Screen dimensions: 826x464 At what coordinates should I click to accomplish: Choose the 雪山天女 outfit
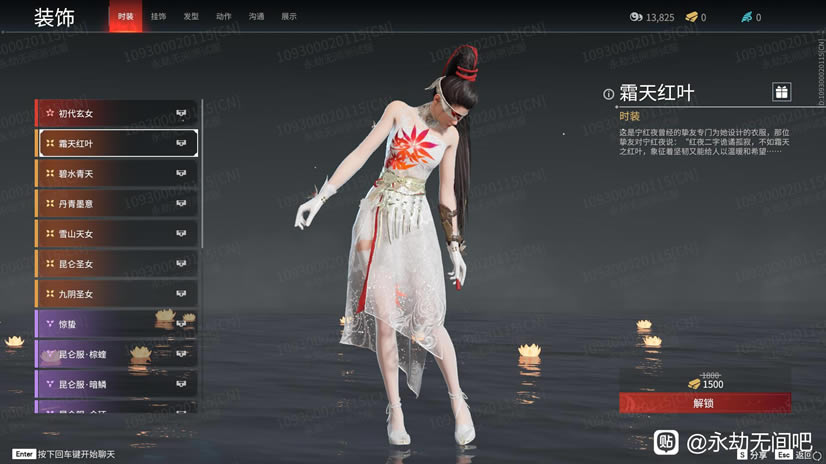pos(117,233)
